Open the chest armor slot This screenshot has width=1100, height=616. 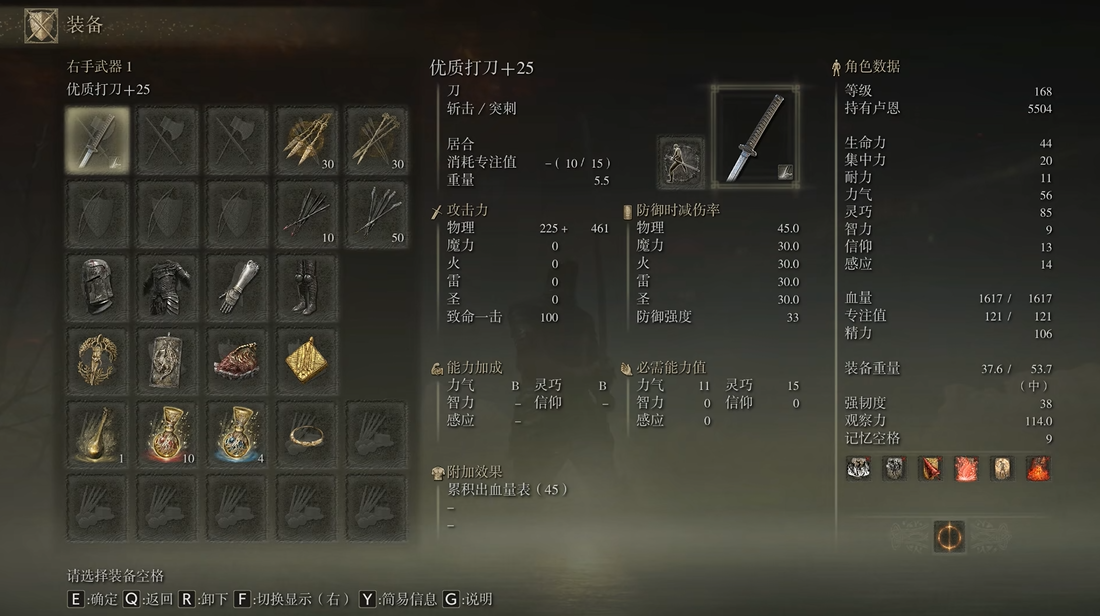167,285
